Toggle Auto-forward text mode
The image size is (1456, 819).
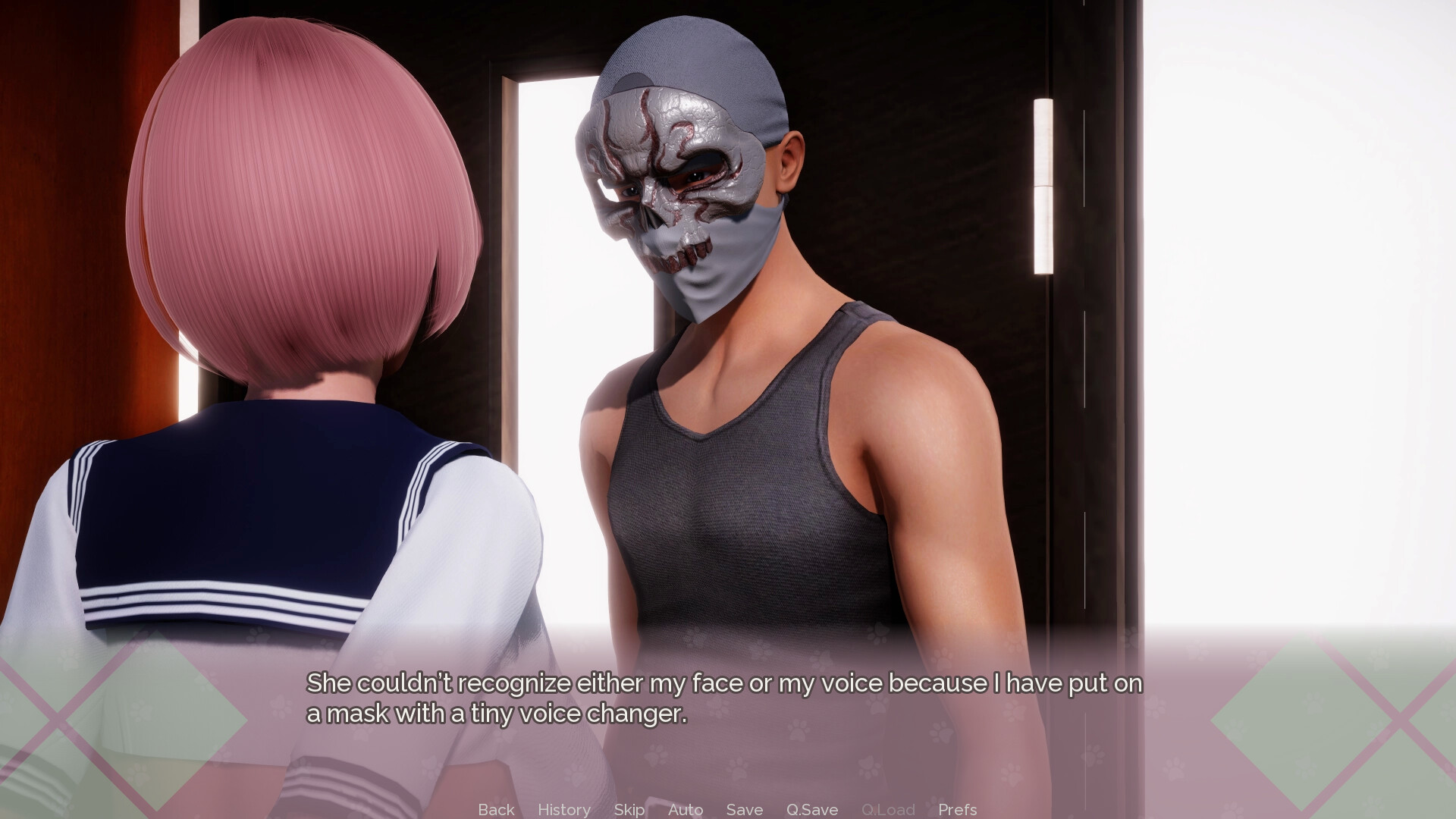click(684, 809)
